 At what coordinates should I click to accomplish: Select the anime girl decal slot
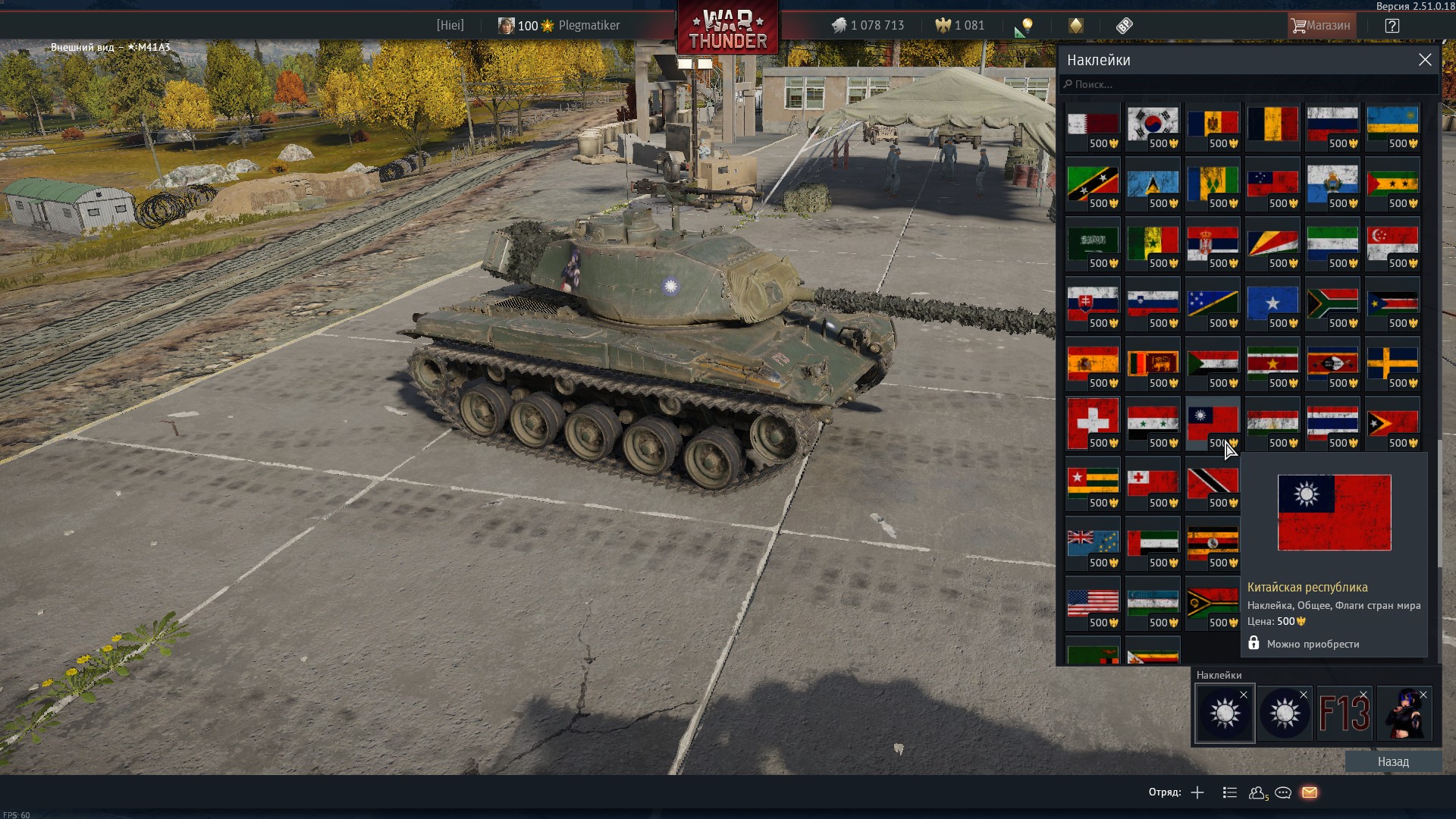point(1404,713)
